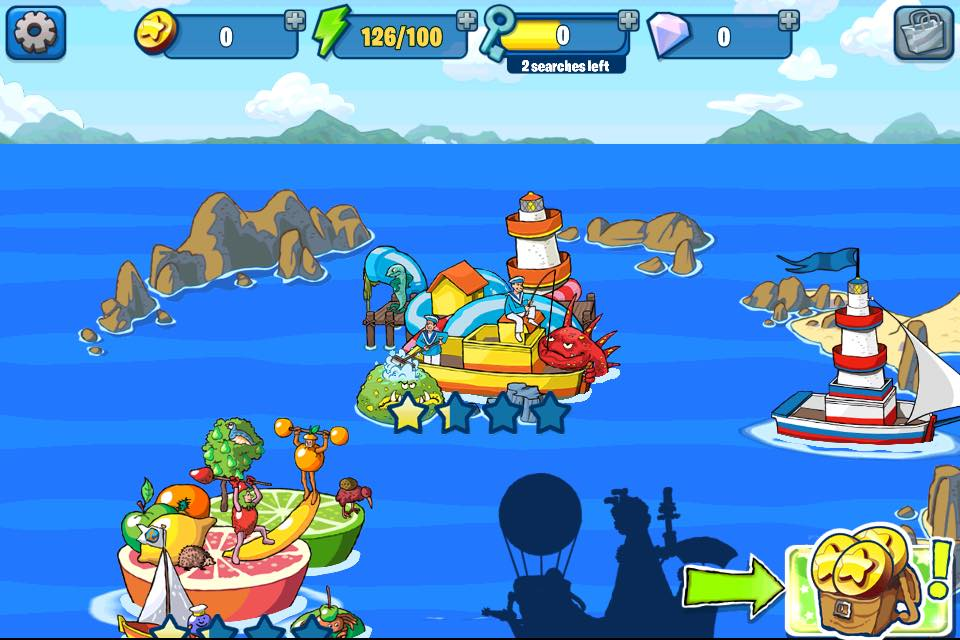Buy more diamonds with plus button
This screenshot has height=640, width=960.
point(789,20)
